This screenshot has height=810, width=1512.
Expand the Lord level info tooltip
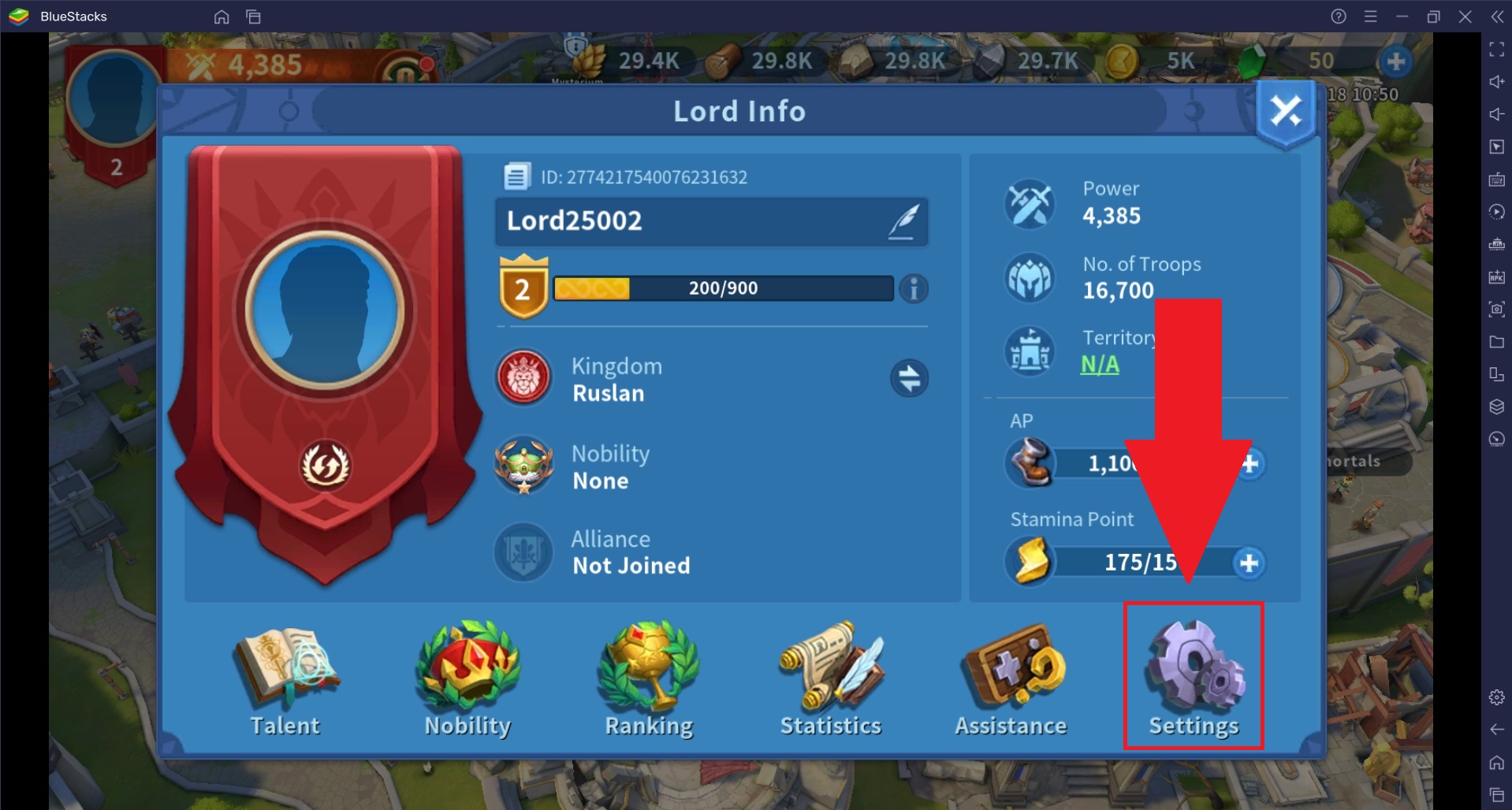pyautogui.click(x=914, y=288)
